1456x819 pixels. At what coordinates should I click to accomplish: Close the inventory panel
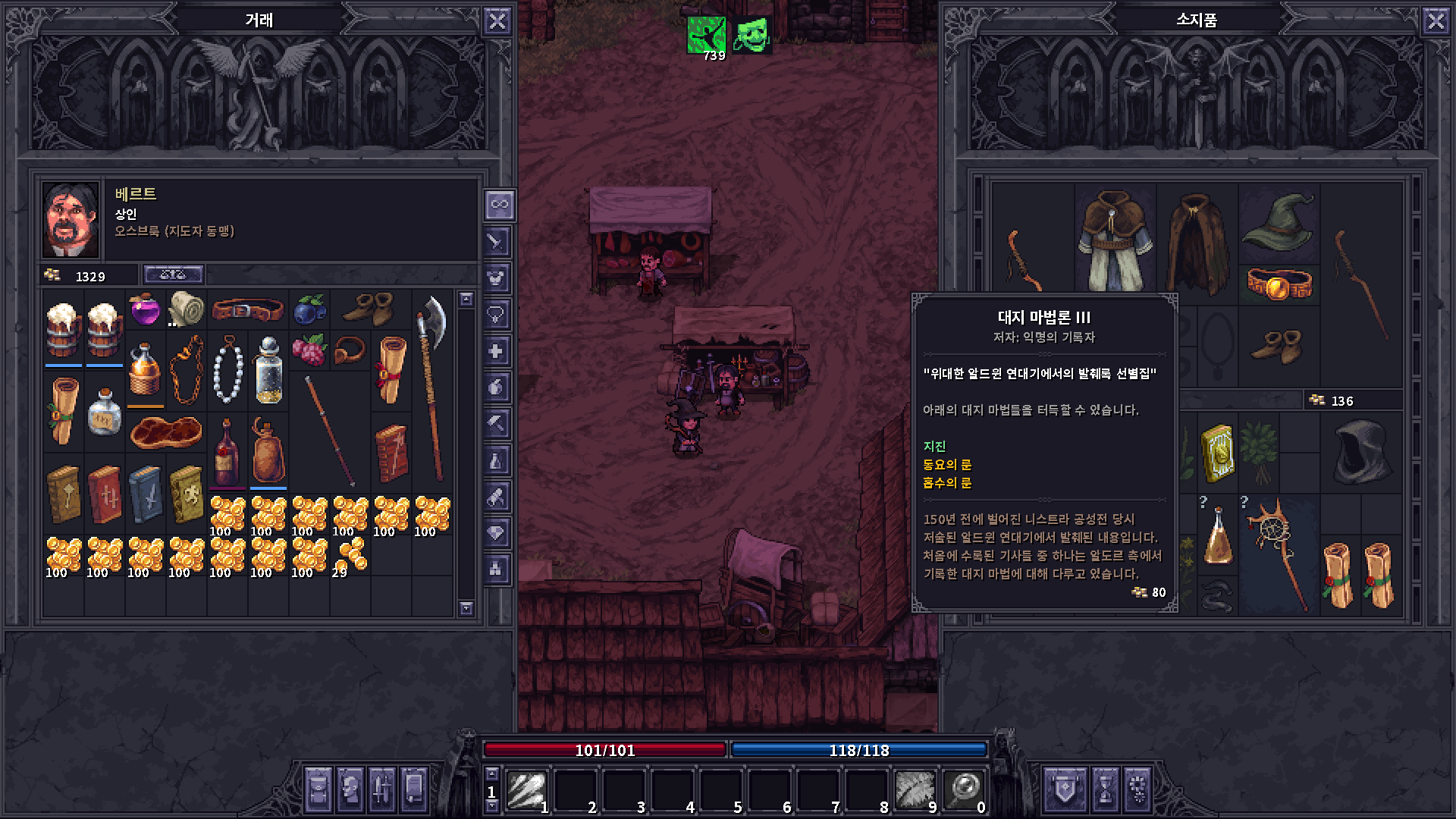point(1436,20)
